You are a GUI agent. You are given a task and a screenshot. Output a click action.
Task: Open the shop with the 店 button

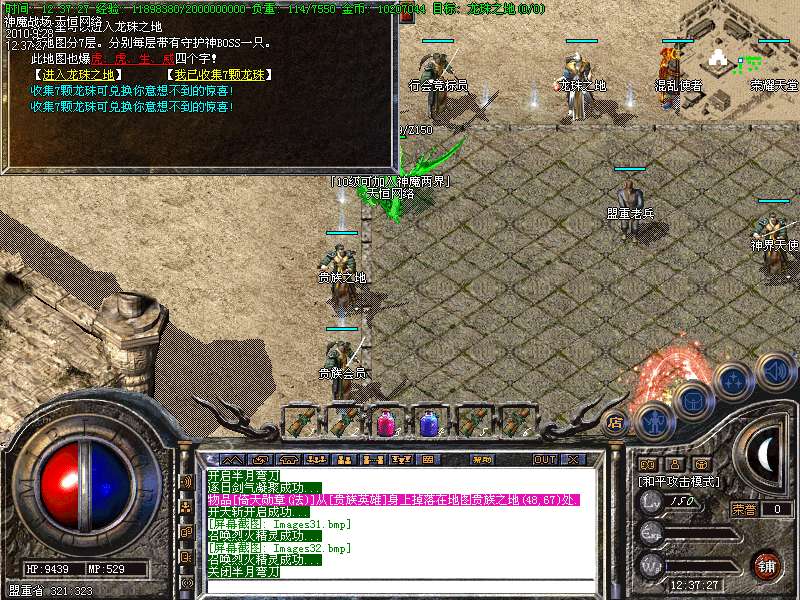point(615,422)
